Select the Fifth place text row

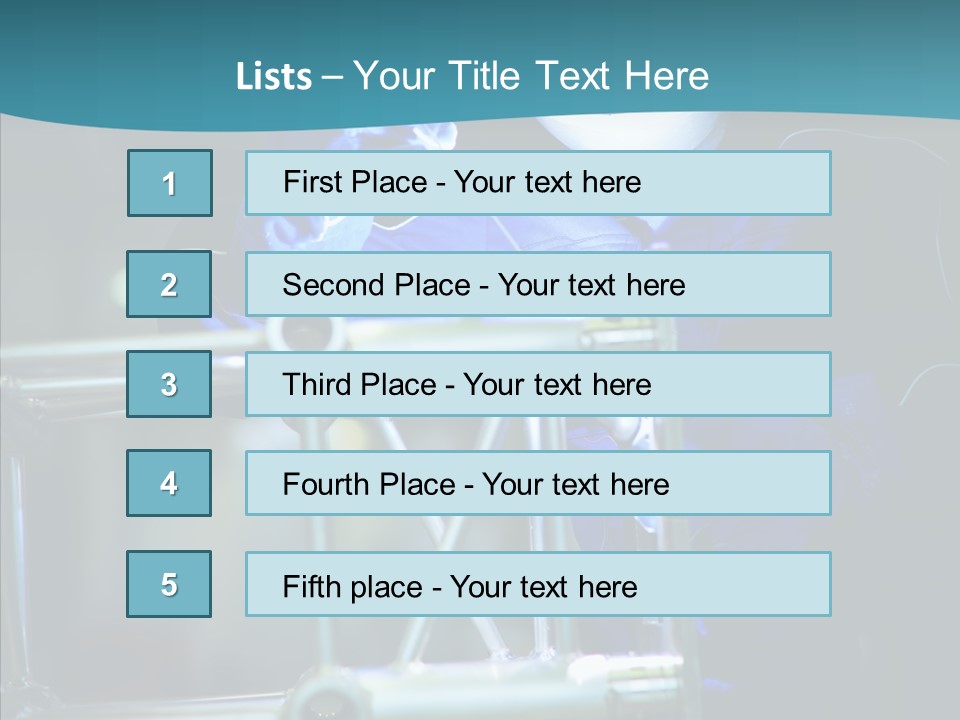click(x=538, y=584)
